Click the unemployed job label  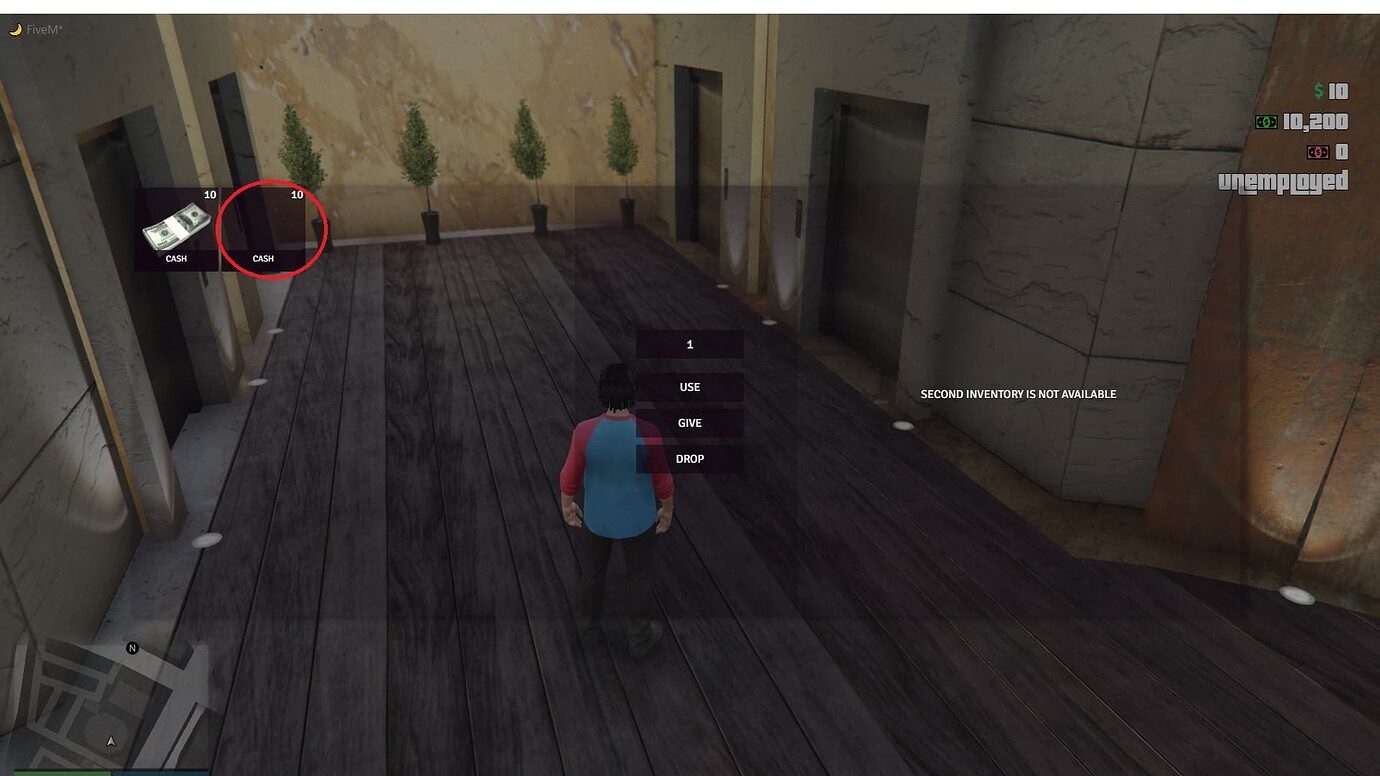pos(1283,183)
